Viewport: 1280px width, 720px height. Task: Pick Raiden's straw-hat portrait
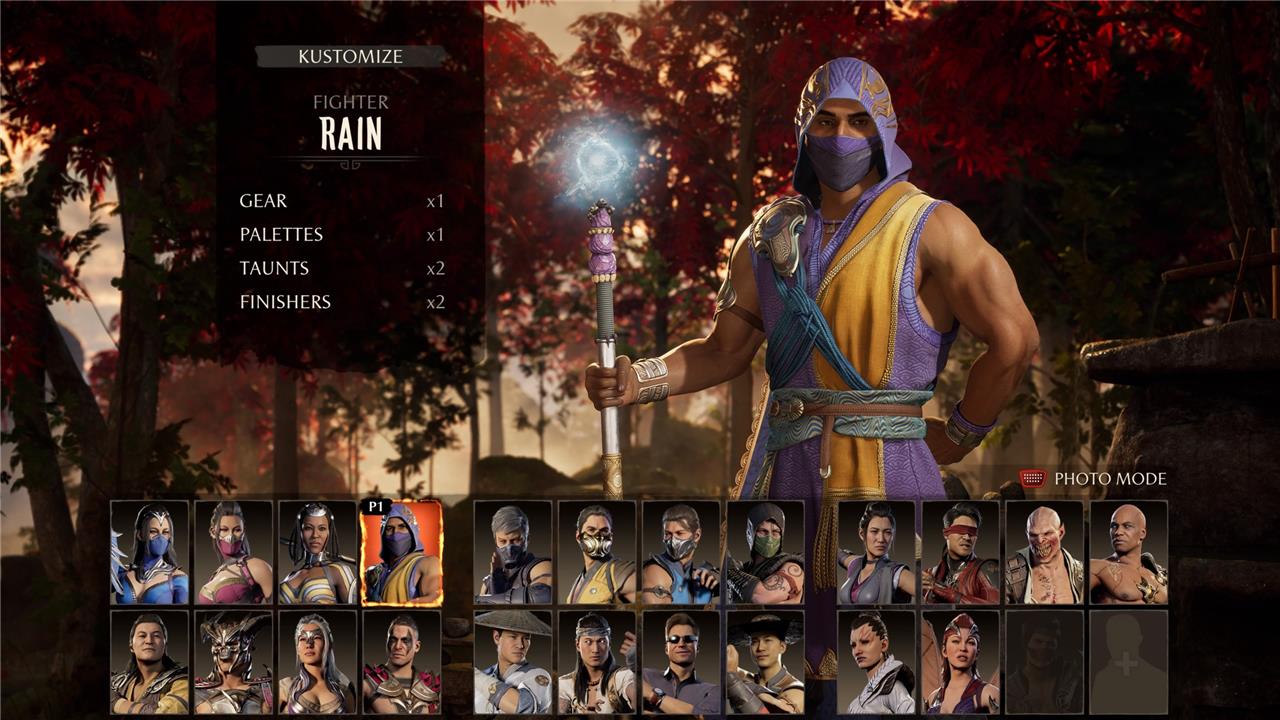coord(513,661)
